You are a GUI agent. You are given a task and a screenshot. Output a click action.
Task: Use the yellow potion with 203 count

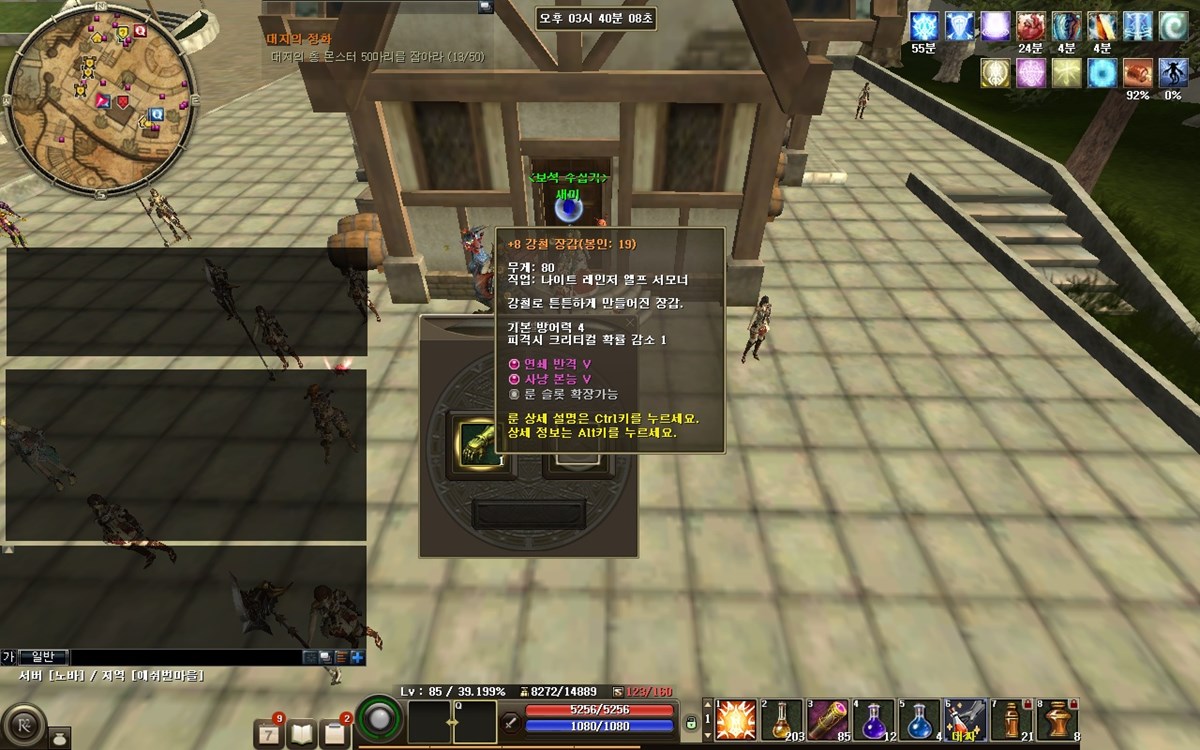(781, 720)
